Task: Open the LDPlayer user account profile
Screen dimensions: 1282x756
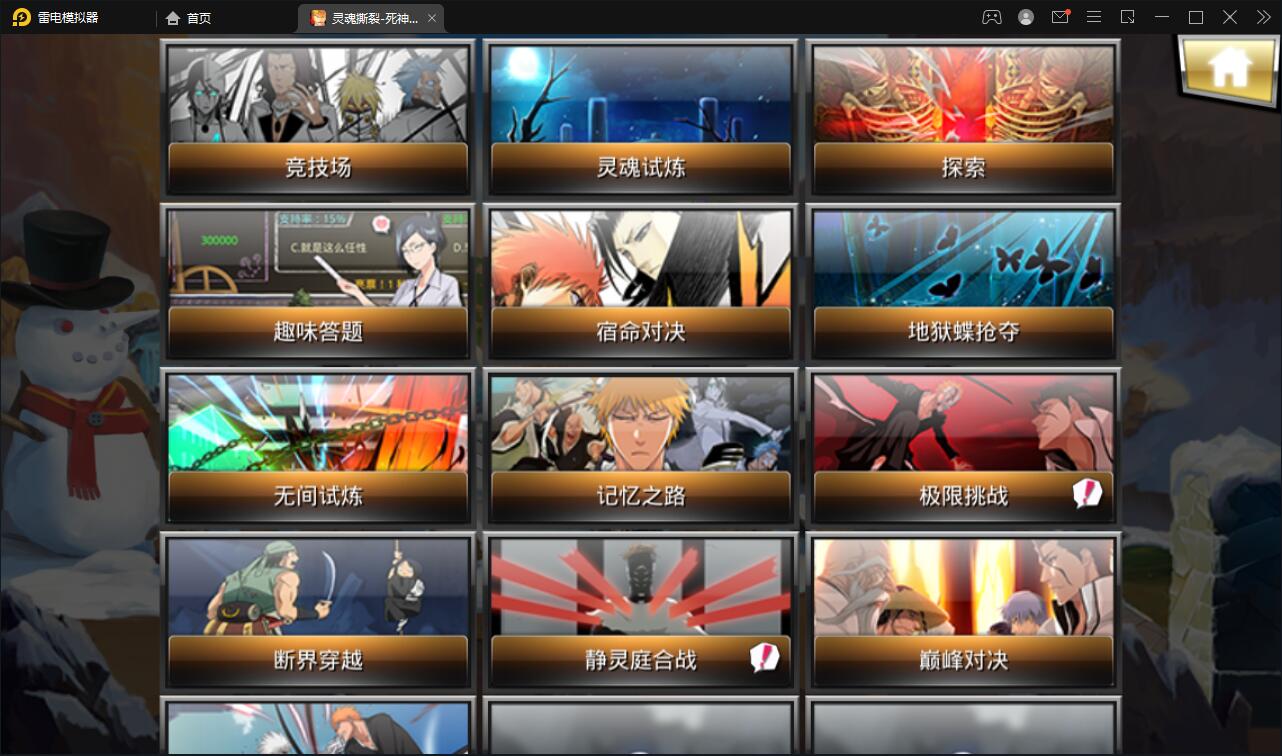Action: pyautogui.click(x=1025, y=17)
